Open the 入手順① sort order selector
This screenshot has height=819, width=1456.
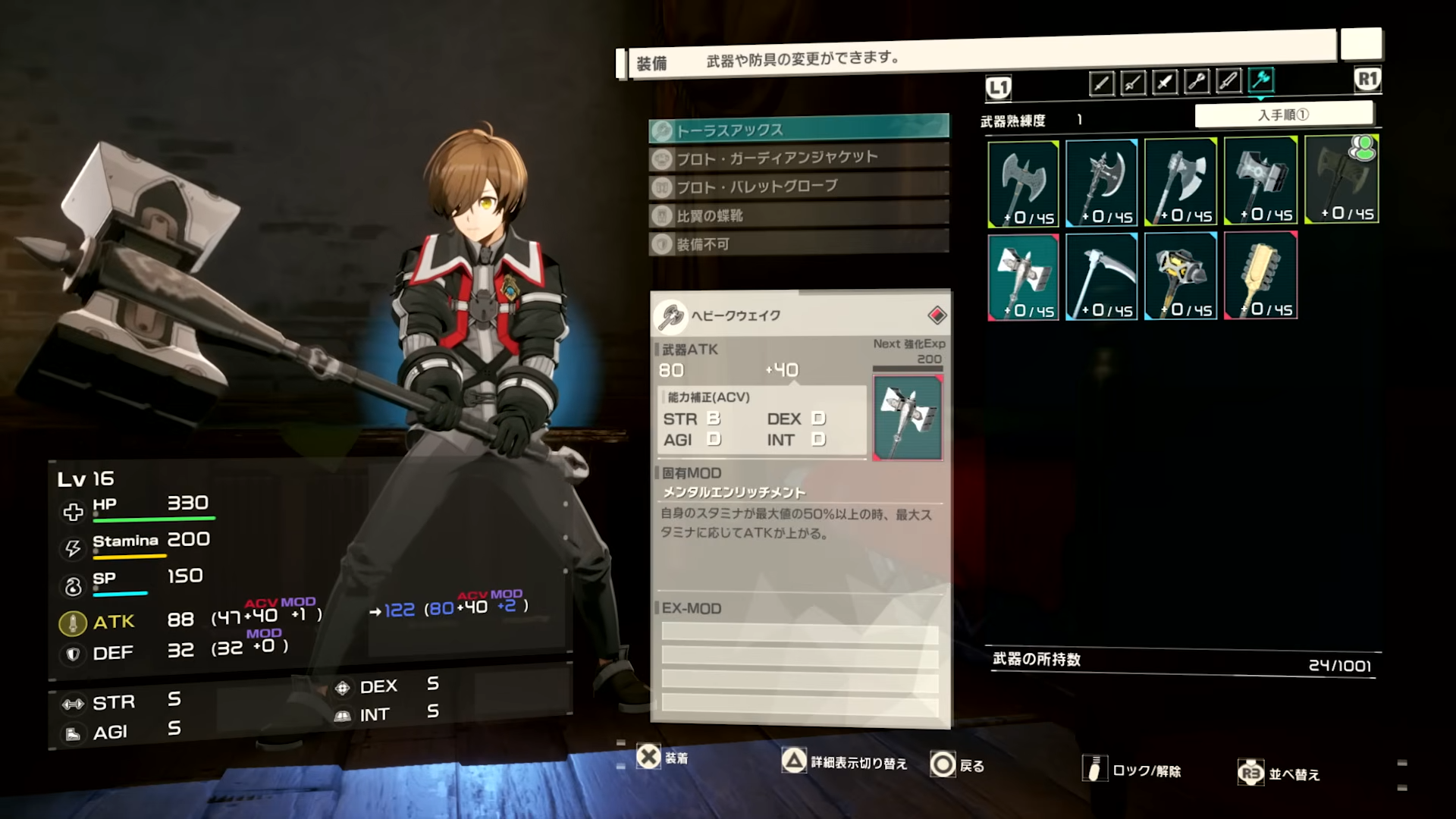1285,114
